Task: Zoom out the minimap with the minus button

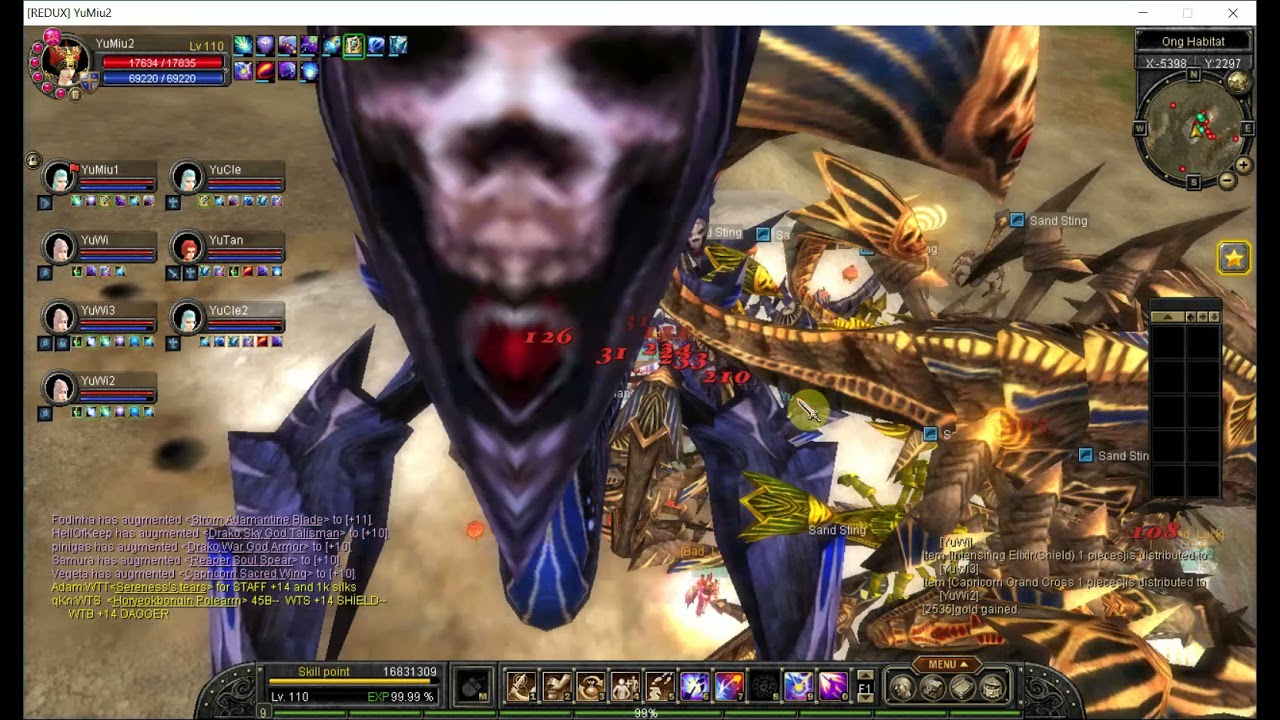Action: tap(1227, 181)
